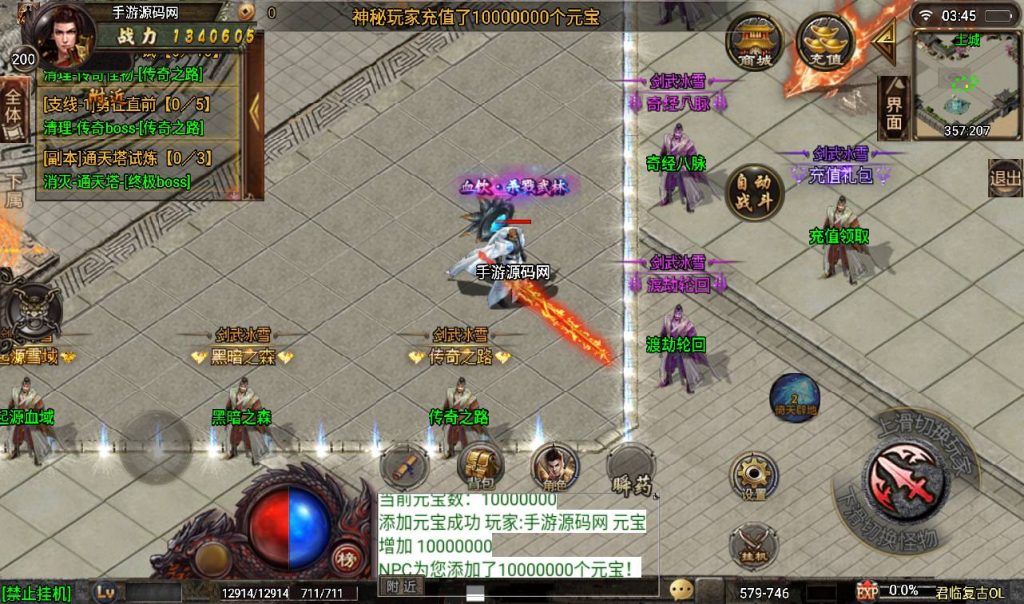
Task: Activate the 挂机 crossed-swords button
Action: click(x=752, y=547)
